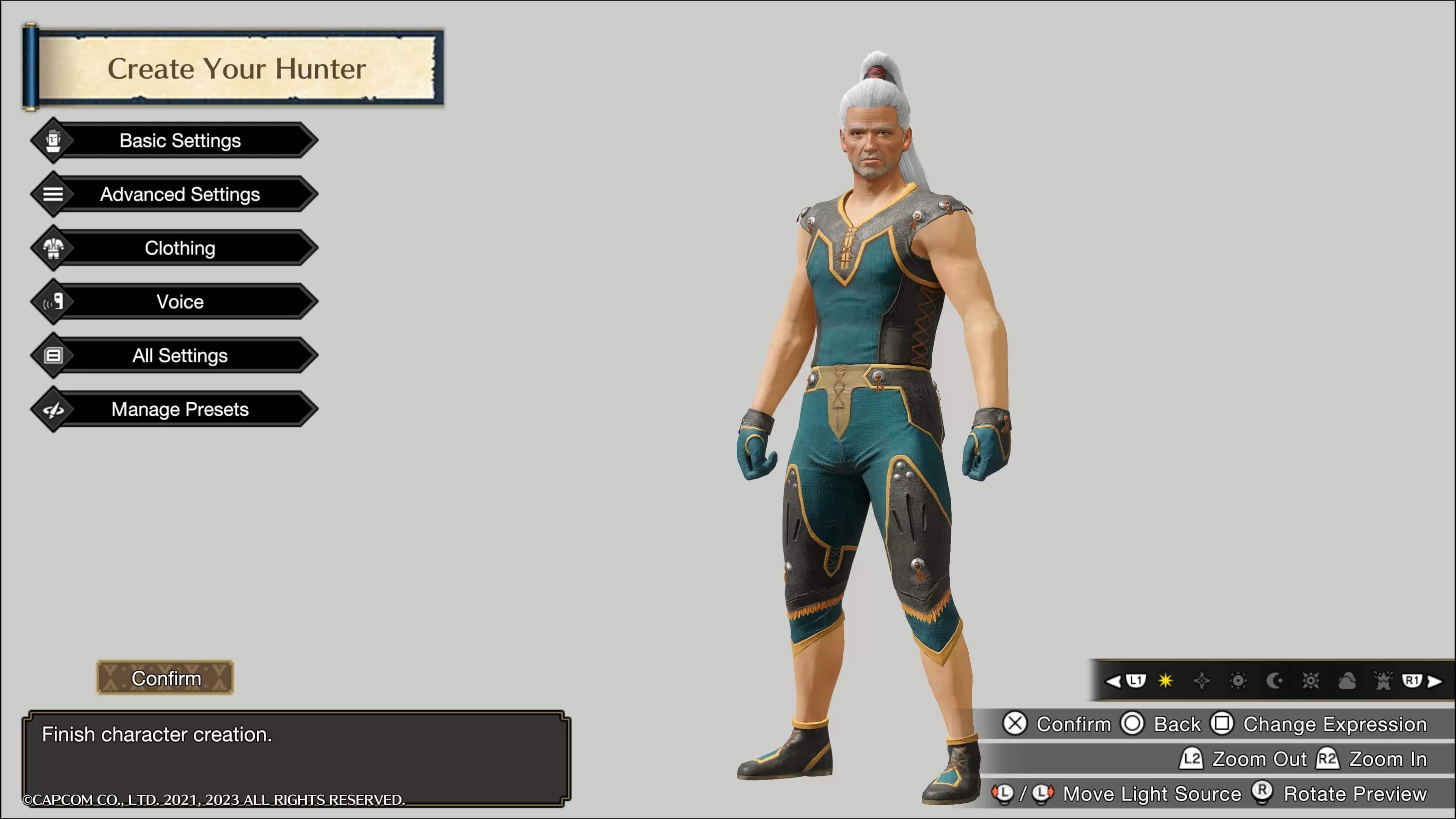1456x819 pixels.
Task: Click the L2 Zoom Out prompt icon
Action: (1191, 759)
